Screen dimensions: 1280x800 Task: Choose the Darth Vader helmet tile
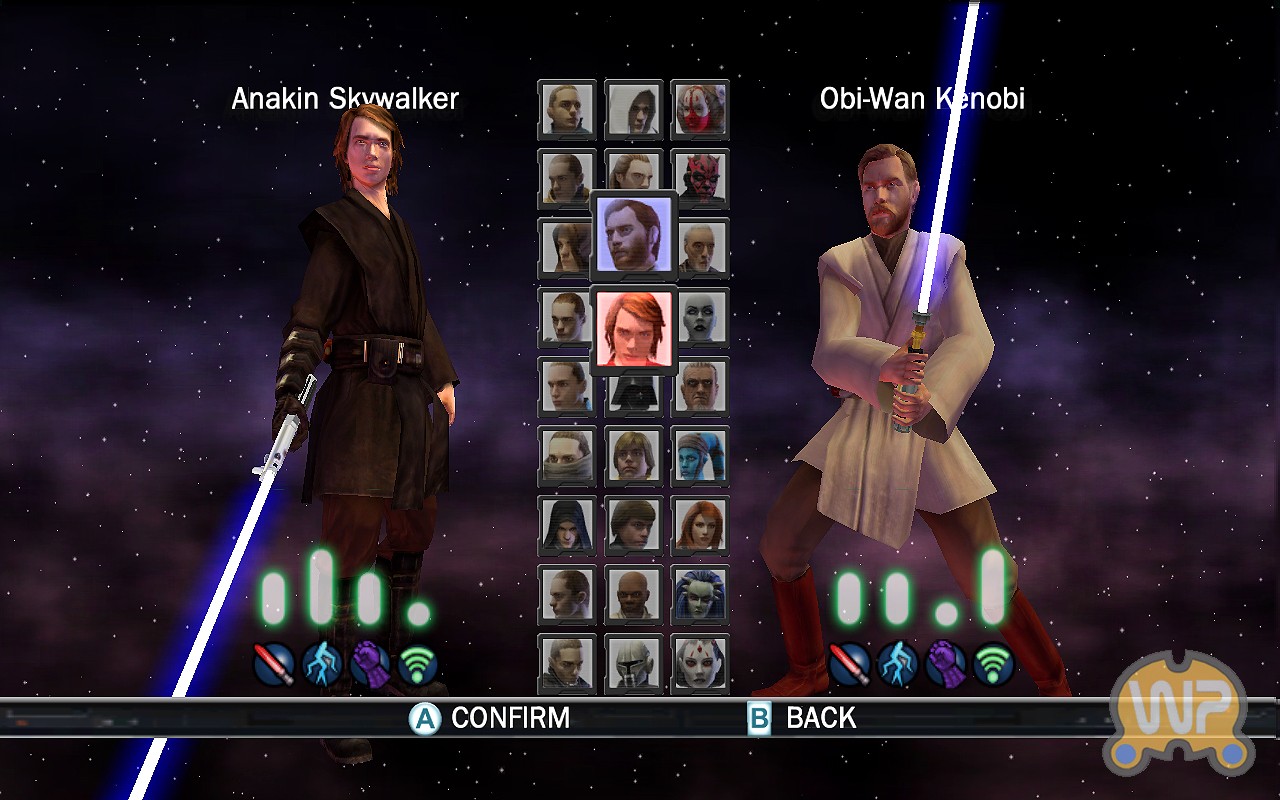click(x=634, y=392)
